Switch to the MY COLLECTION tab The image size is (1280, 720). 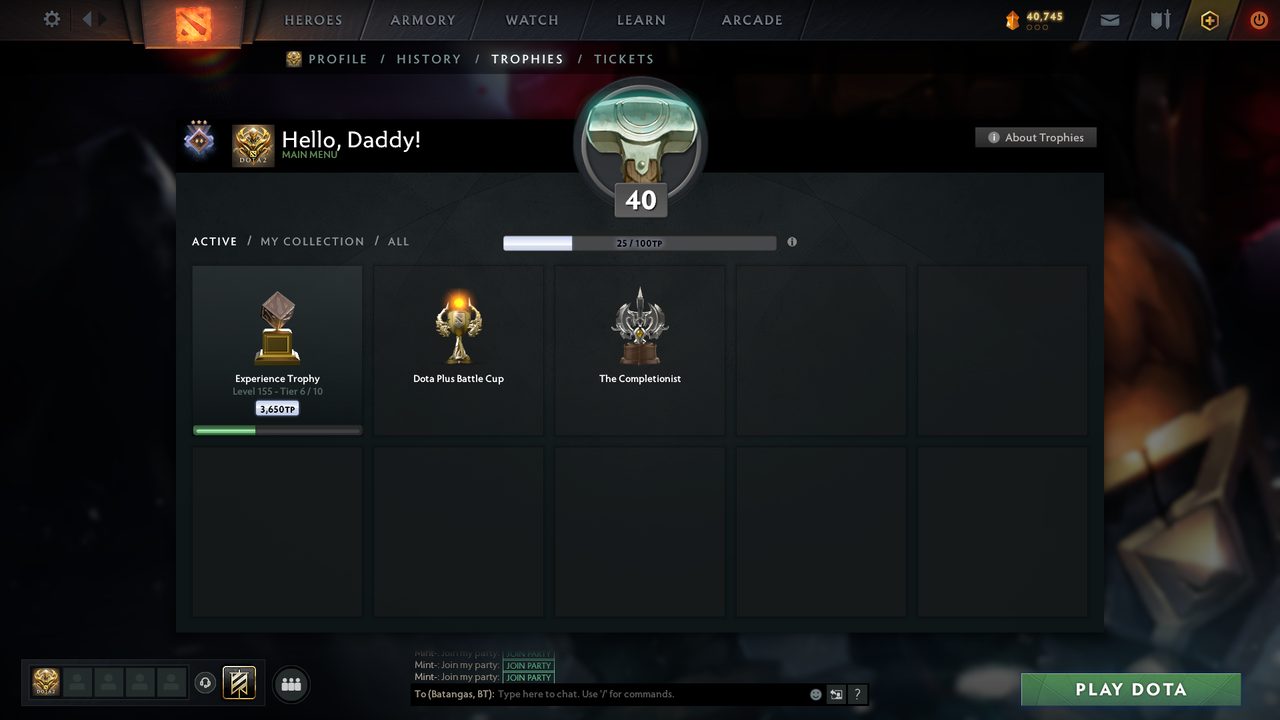tap(312, 241)
